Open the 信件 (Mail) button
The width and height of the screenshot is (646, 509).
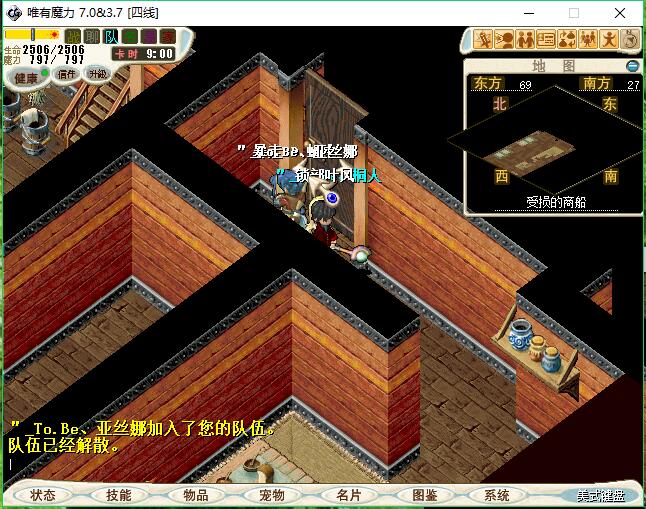(67, 74)
